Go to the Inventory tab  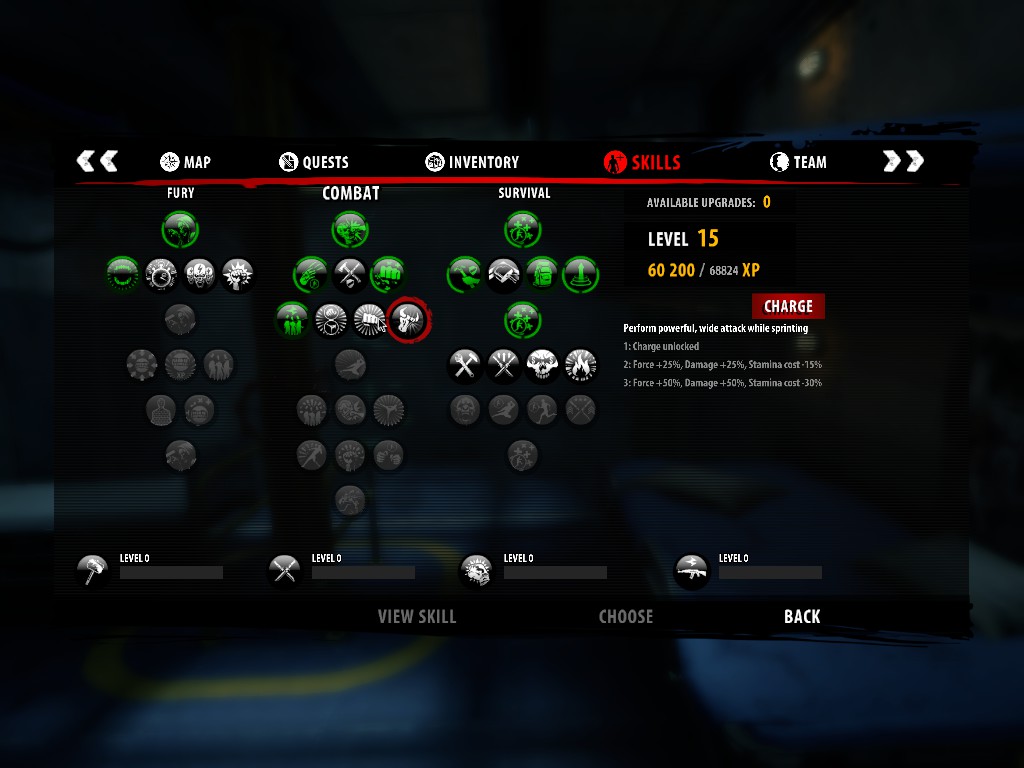click(472, 162)
